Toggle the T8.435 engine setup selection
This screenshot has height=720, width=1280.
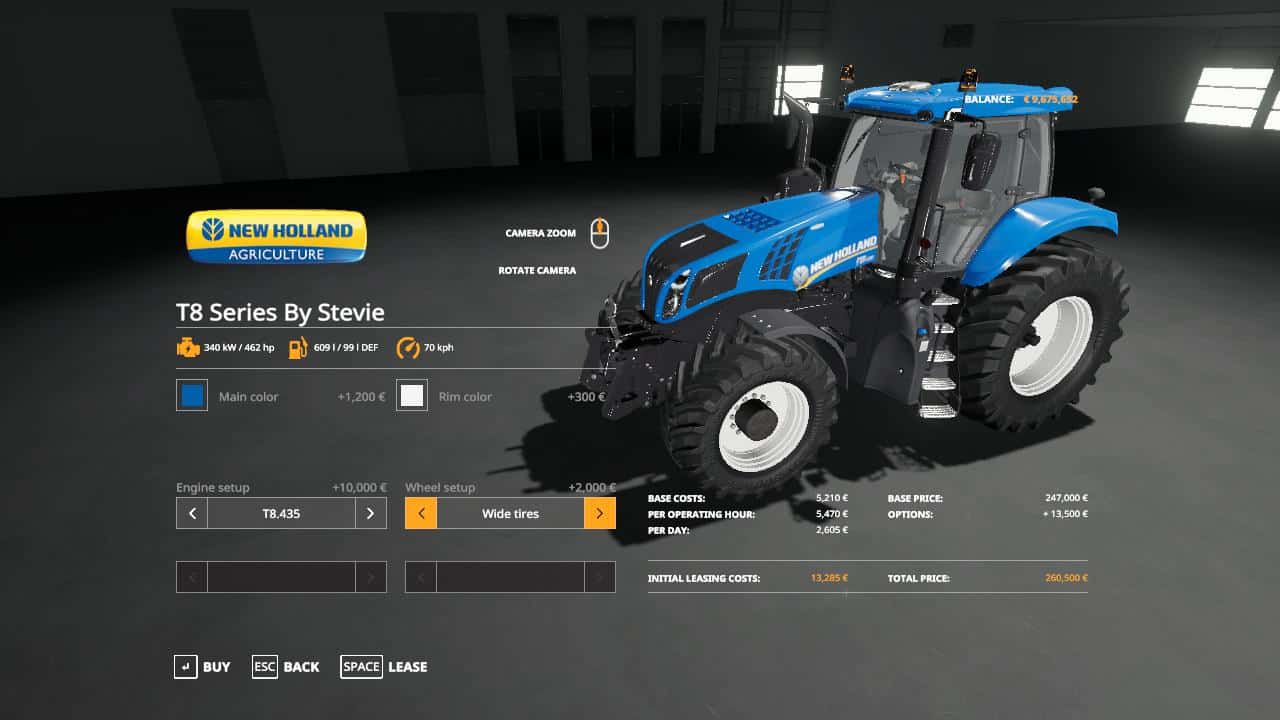coord(281,513)
